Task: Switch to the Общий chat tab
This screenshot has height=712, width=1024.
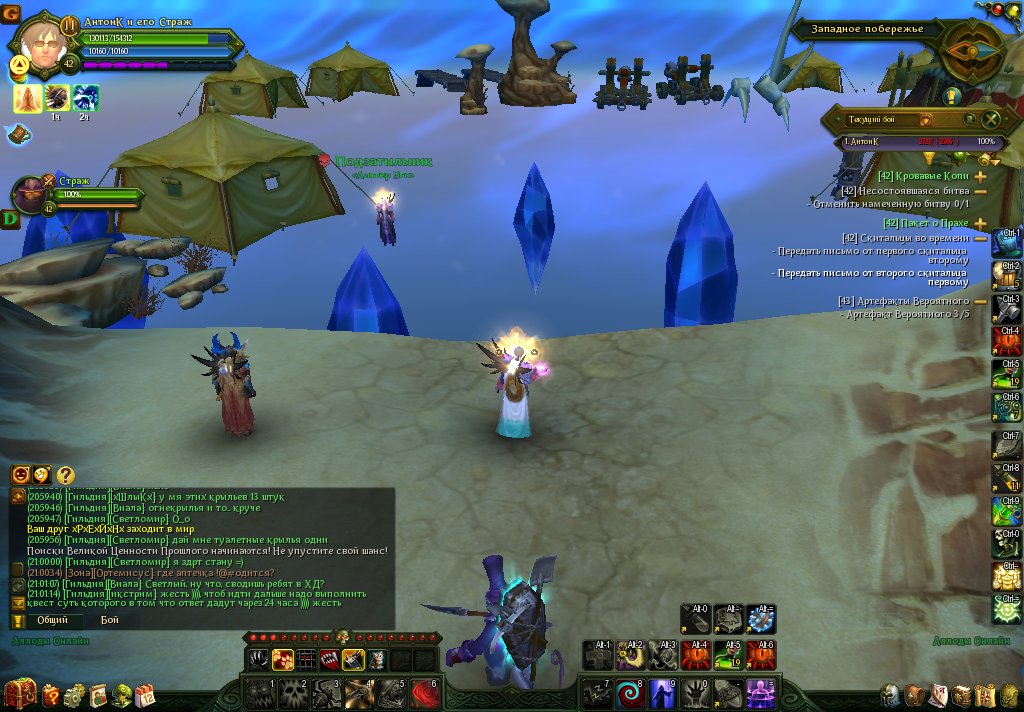Action: pyautogui.click(x=53, y=620)
